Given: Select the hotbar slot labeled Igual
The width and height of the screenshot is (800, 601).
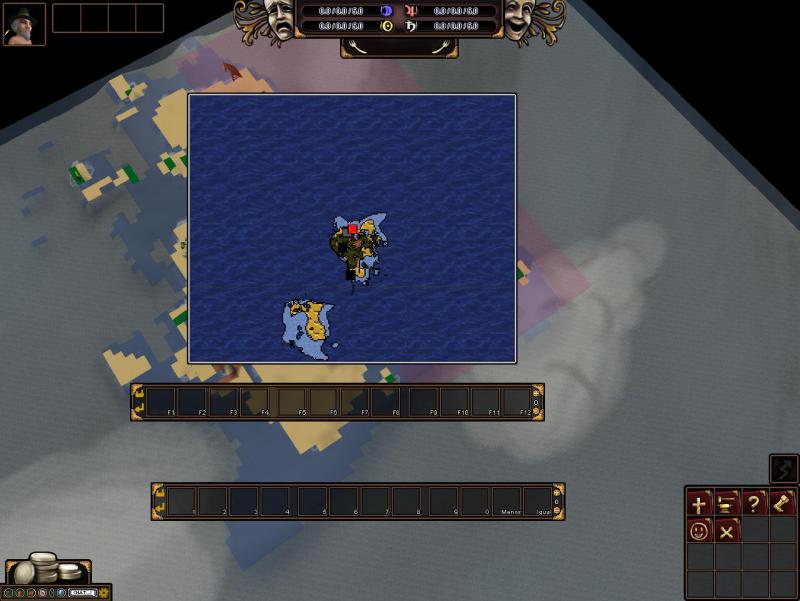Looking at the screenshot, I should (x=538, y=501).
